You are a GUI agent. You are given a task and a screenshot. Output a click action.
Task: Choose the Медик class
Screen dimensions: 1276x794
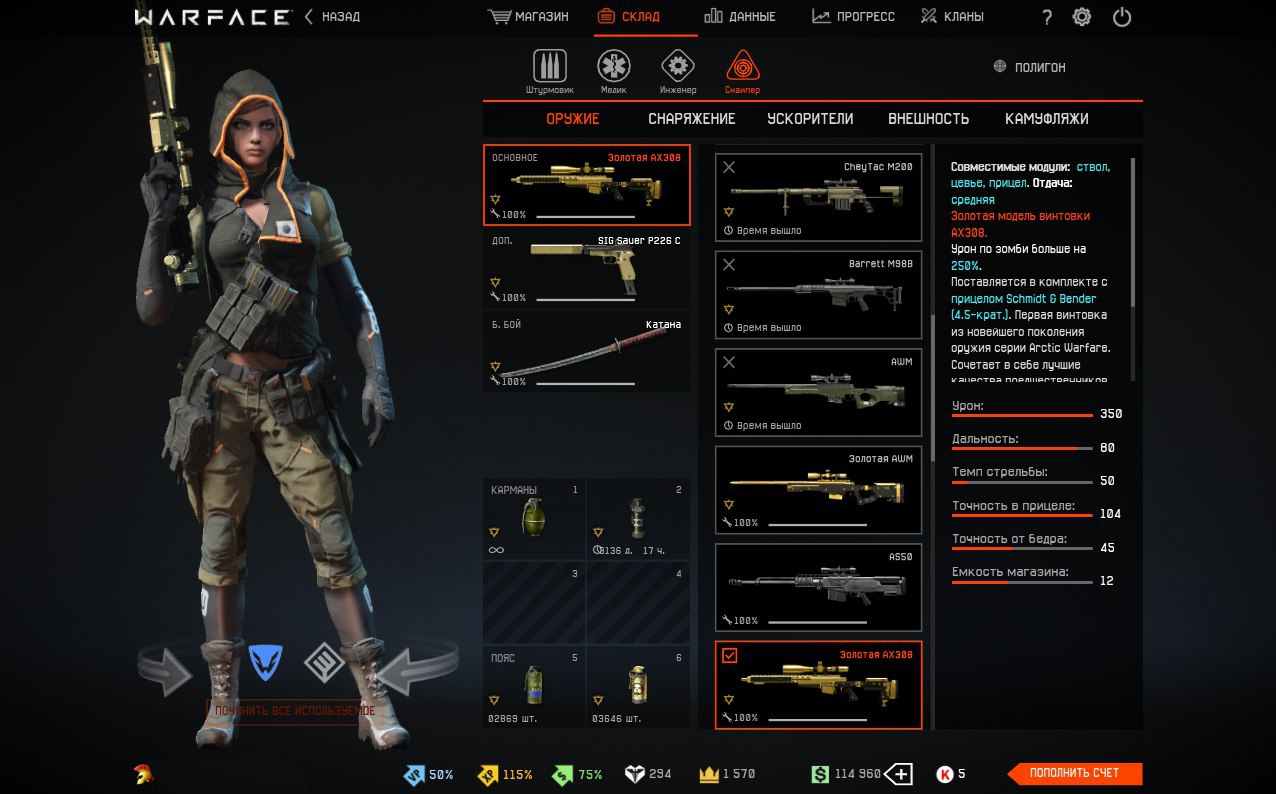[614, 70]
